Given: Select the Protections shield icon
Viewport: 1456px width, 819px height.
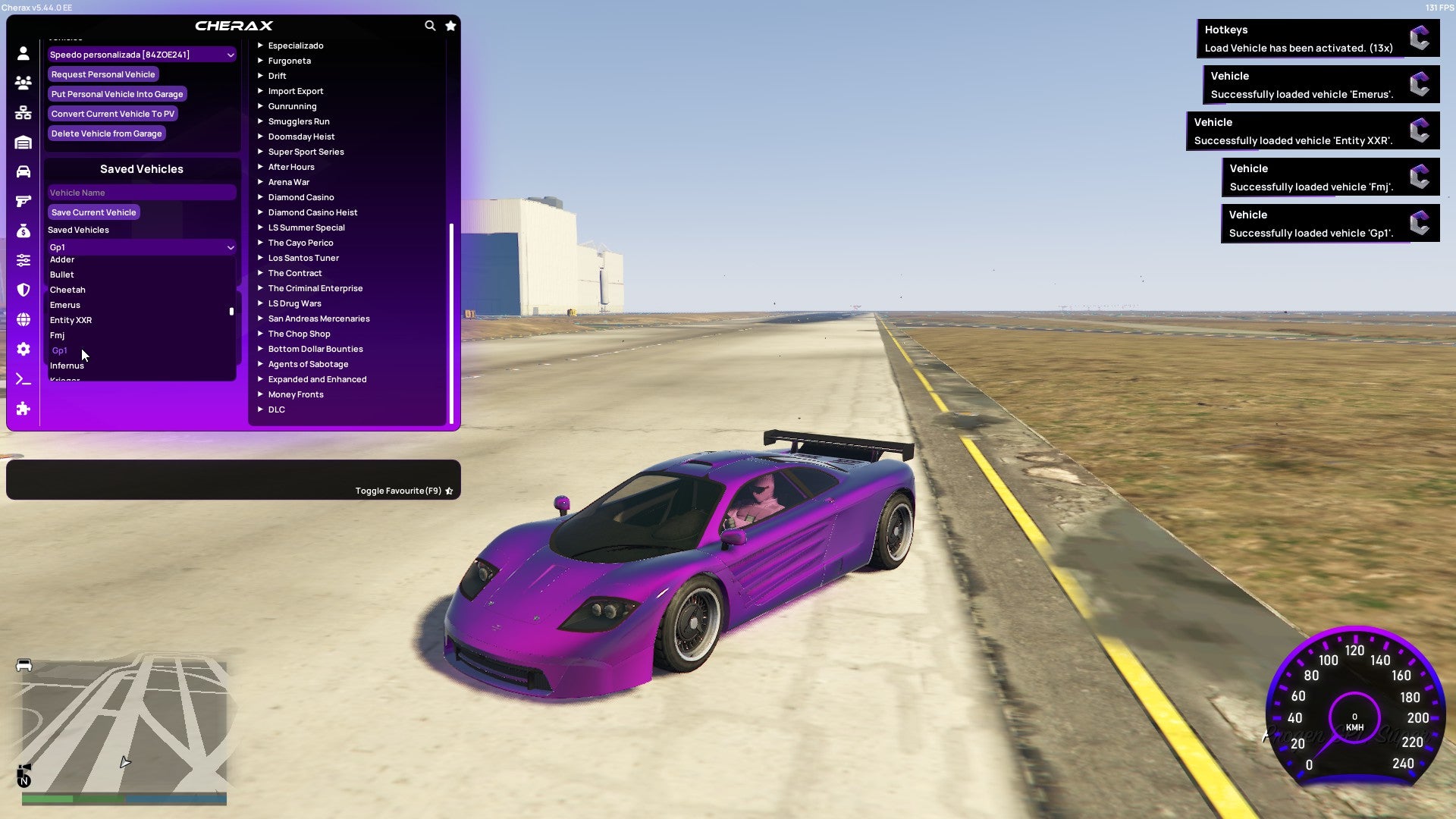Looking at the screenshot, I should pos(23,289).
